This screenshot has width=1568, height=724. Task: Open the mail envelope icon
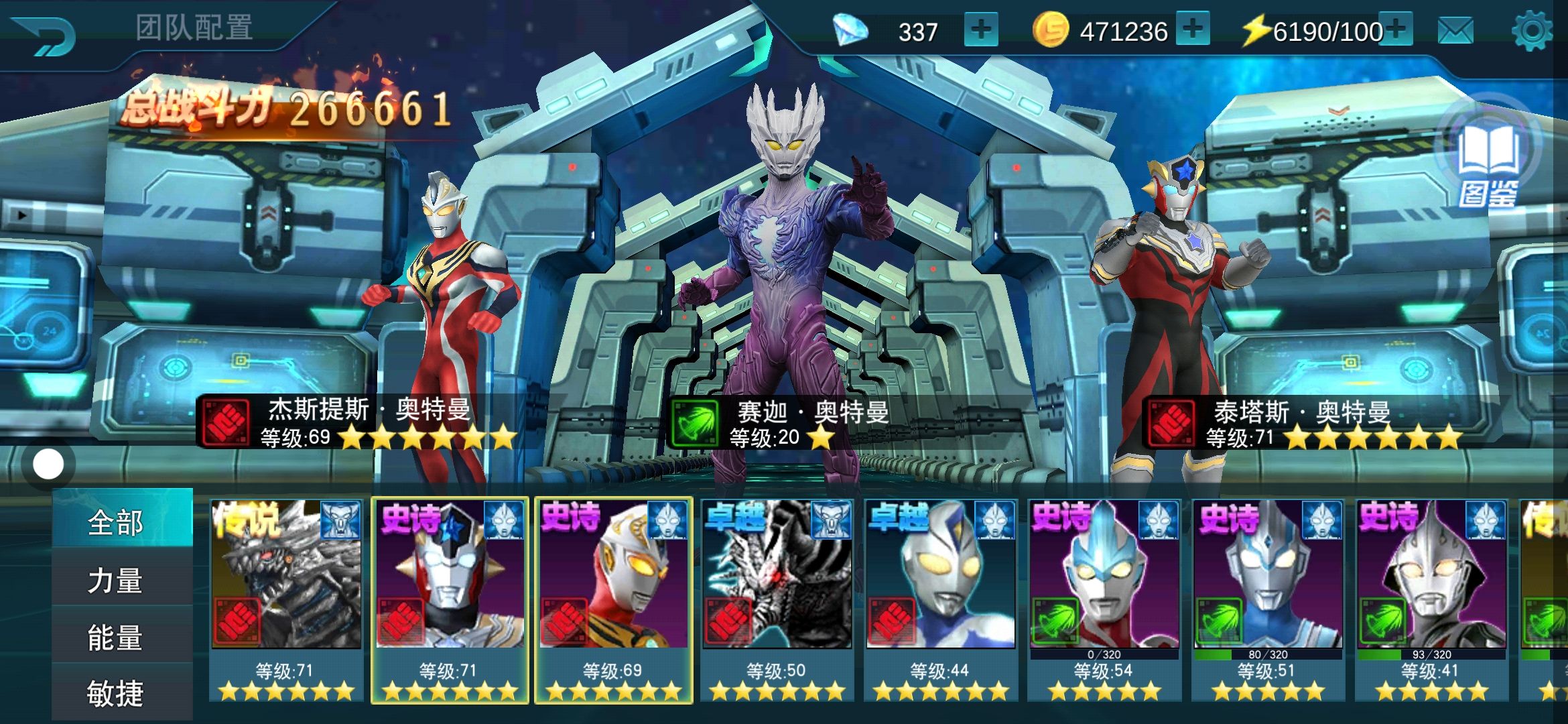(x=1455, y=31)
